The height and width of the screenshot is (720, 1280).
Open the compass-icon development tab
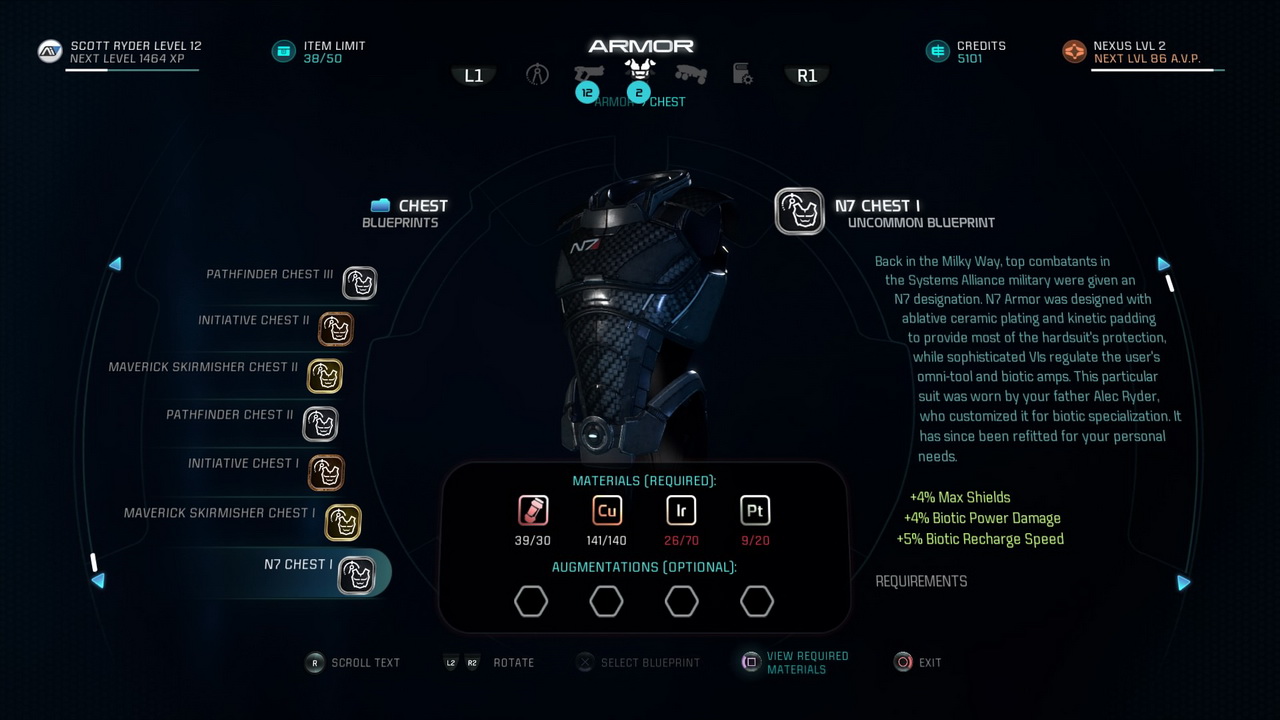(538, 74)
